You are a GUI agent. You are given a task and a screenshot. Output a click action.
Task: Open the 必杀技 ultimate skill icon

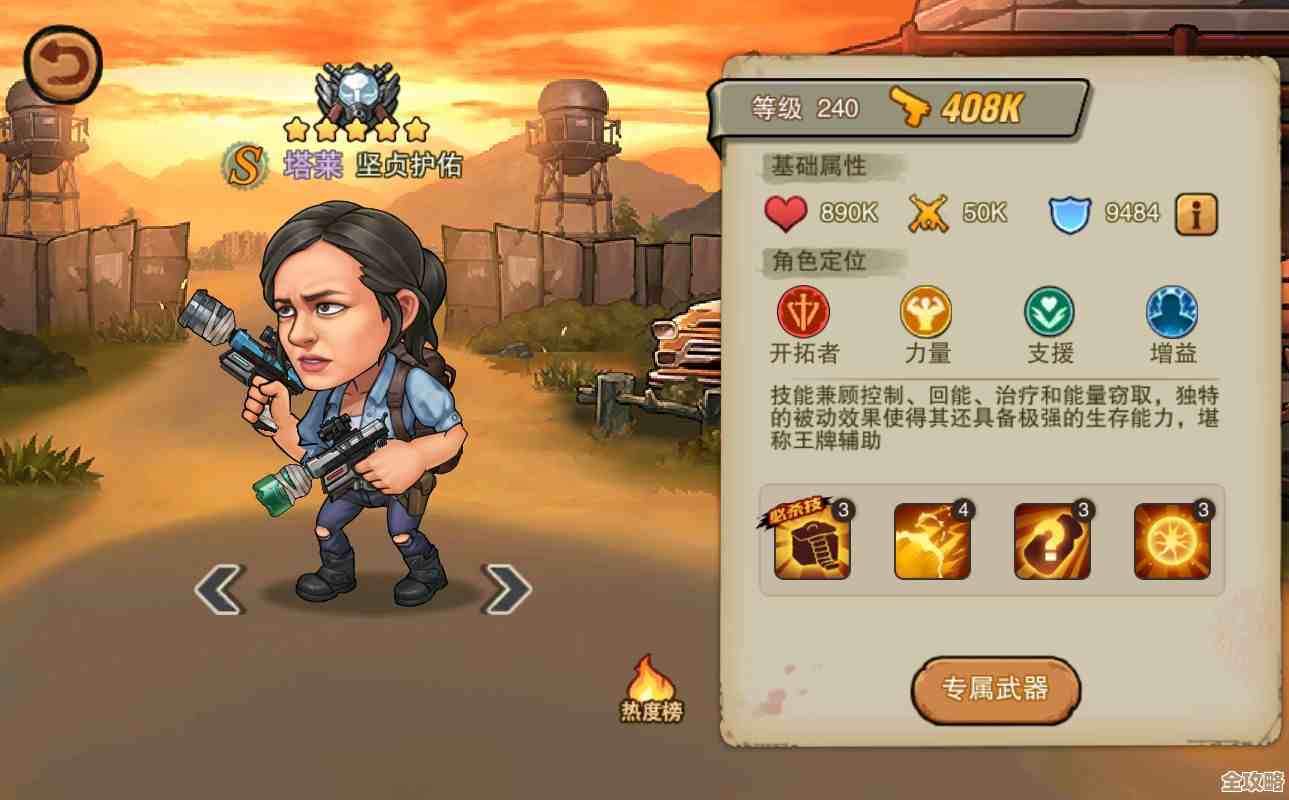click(x=811, y=540)
